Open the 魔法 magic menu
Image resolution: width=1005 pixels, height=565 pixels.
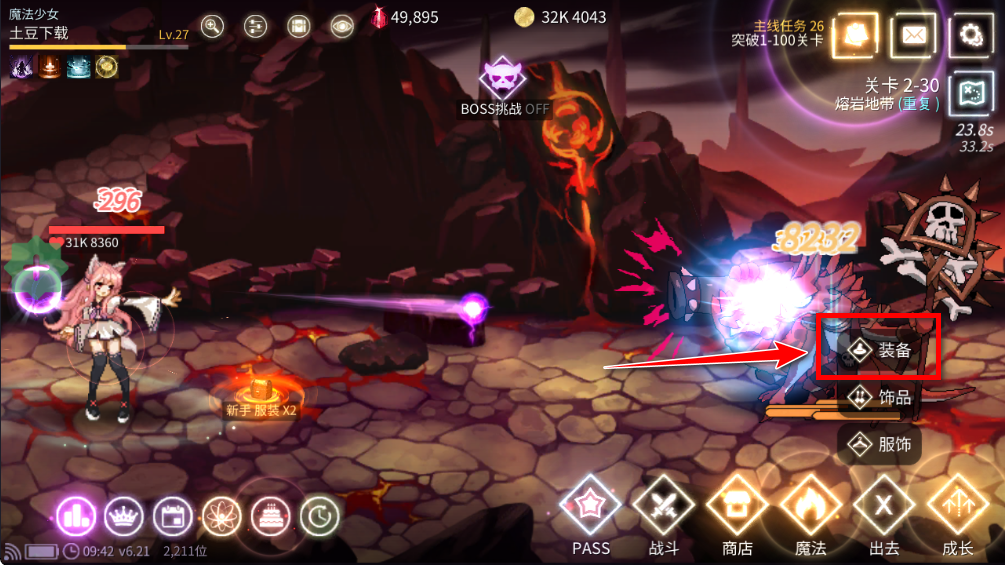tap(810, 507)
